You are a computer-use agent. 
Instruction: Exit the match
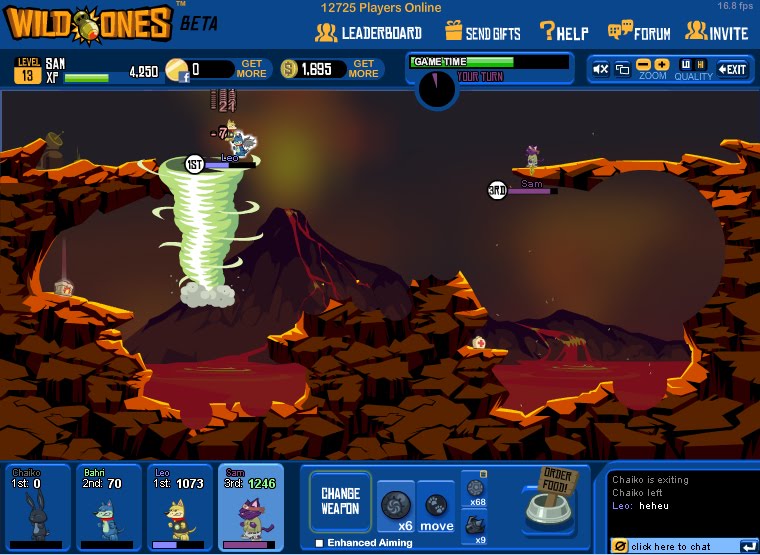click(733, 69)
